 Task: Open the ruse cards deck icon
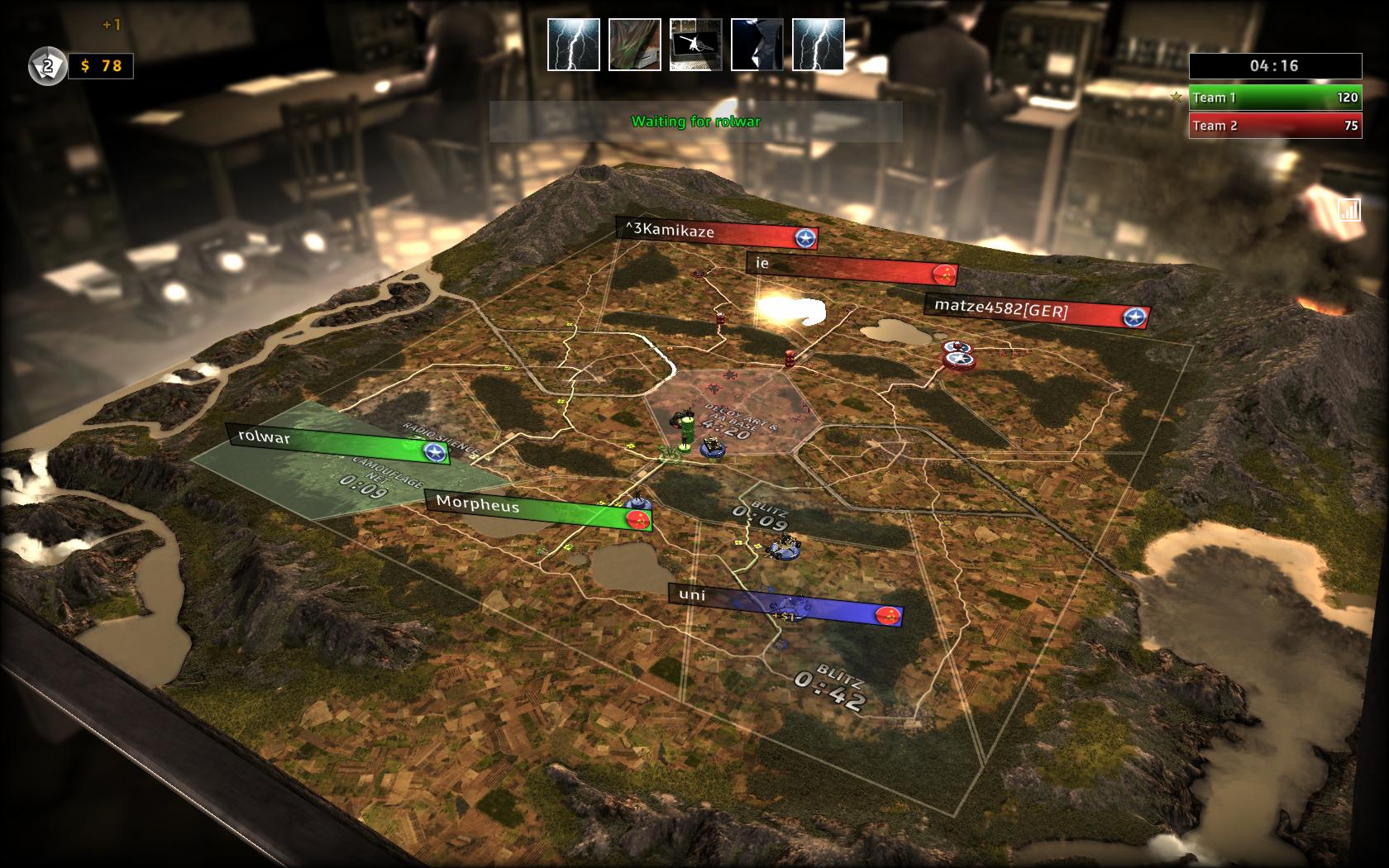47,66
